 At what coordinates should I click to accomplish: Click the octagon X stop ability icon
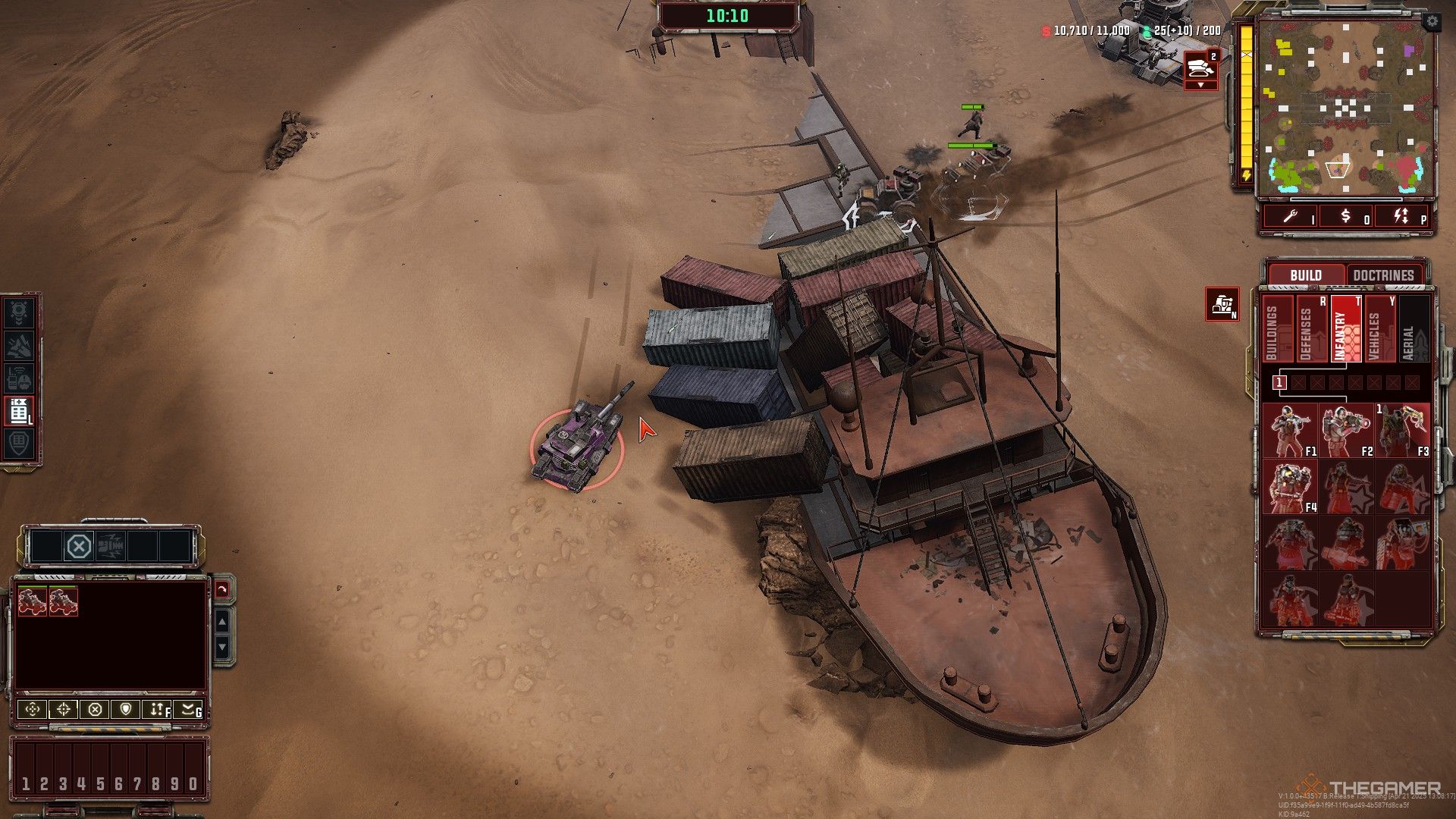click(x=79, y=546)
